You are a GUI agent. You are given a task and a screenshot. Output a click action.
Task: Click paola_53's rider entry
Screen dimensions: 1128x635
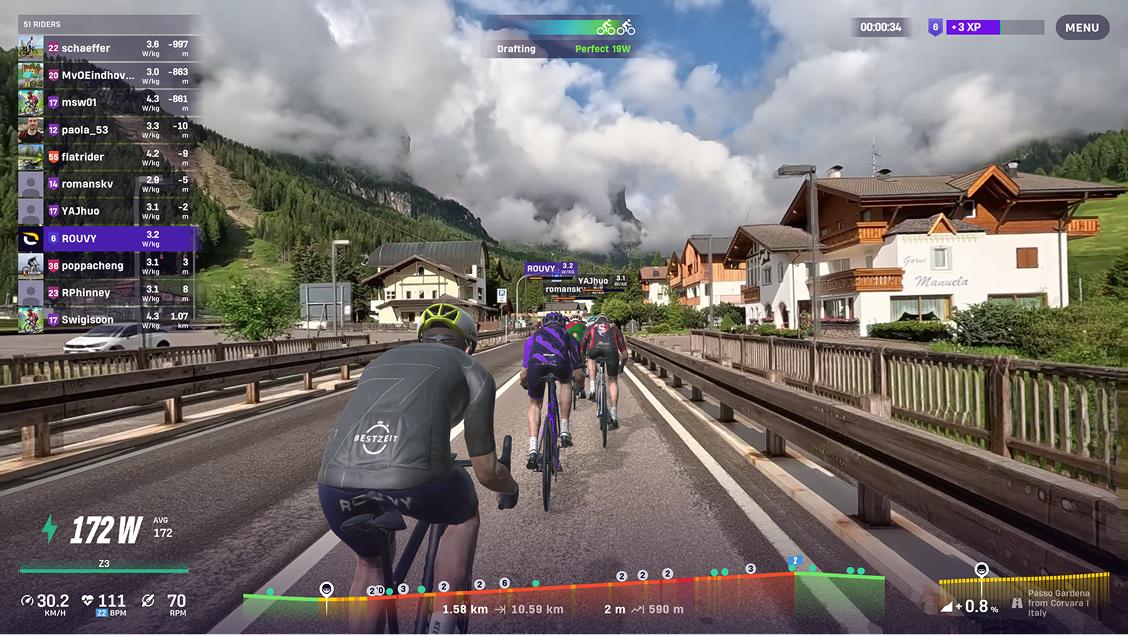tap(107, 129)
